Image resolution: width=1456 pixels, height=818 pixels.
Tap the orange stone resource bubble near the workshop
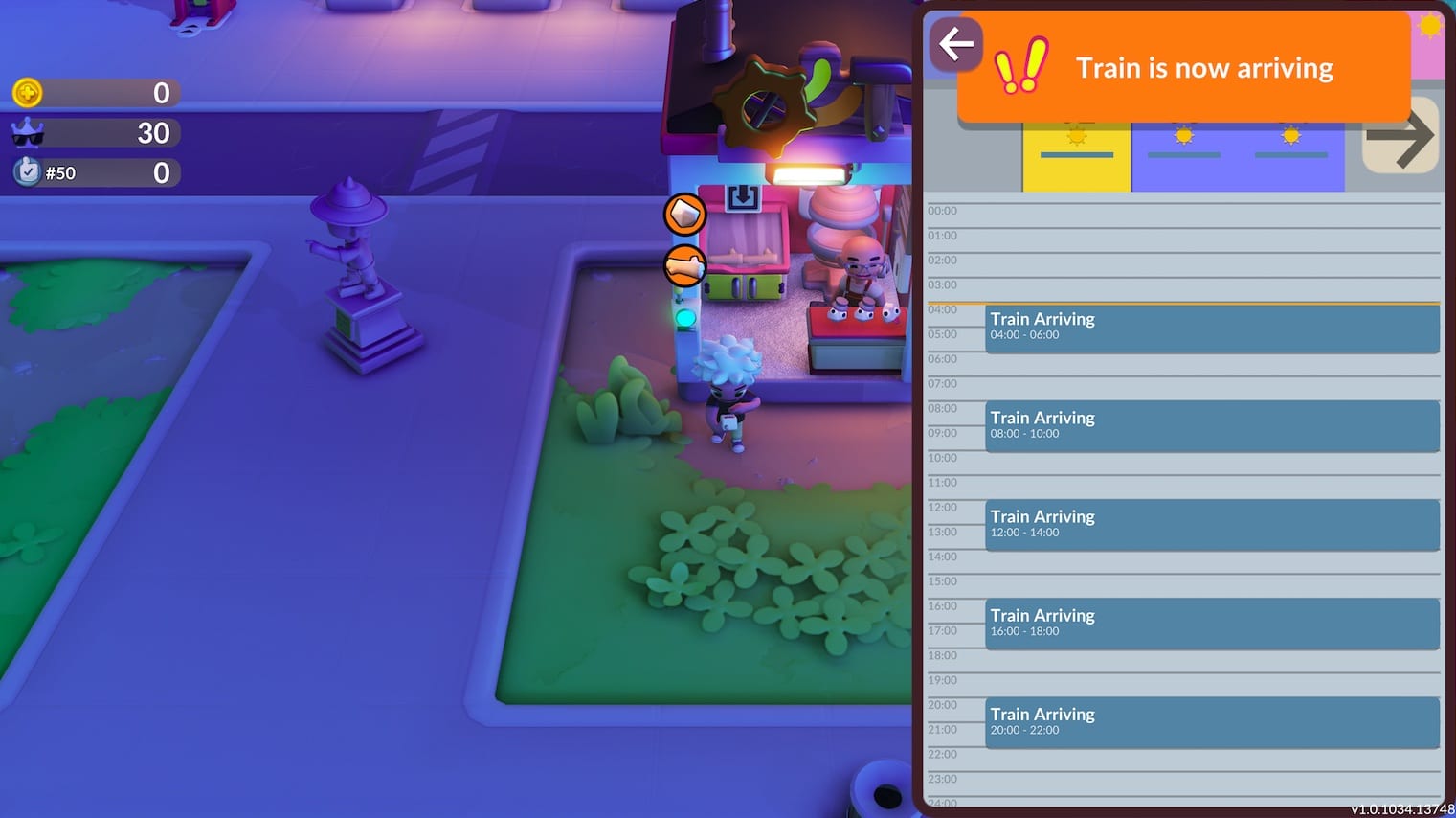point(683,215)
